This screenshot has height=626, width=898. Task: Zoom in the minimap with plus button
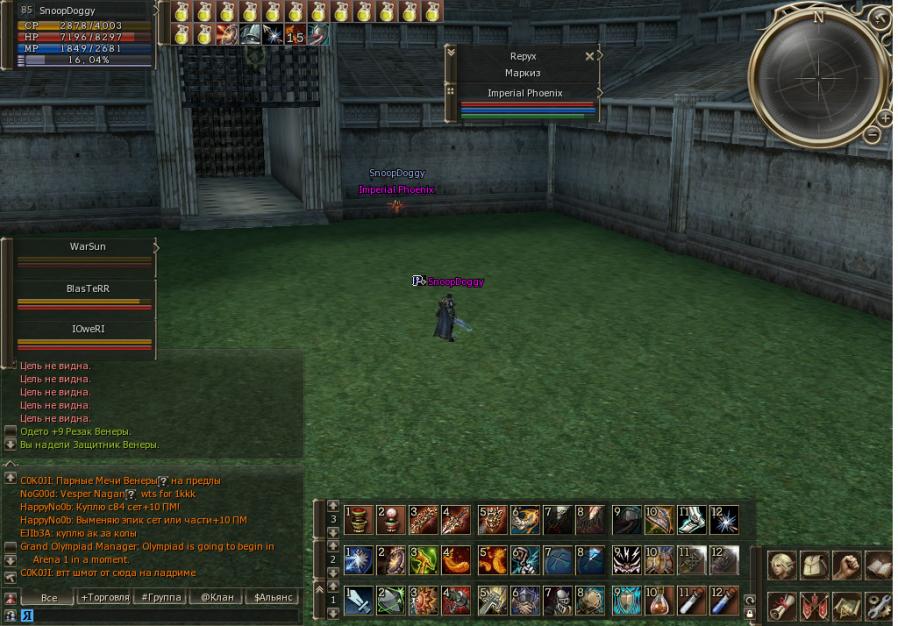885,117
